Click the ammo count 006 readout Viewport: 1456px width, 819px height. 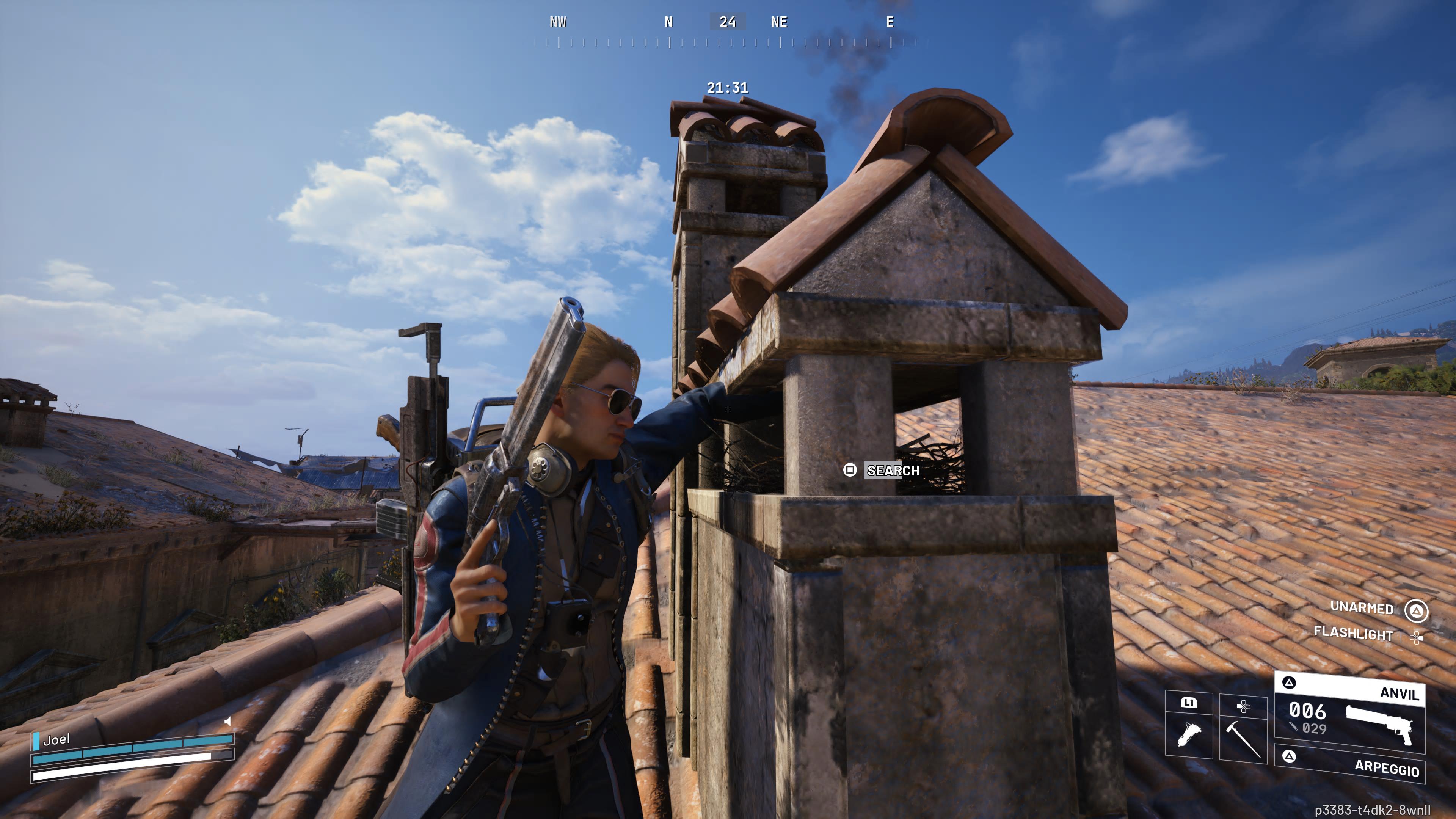tap(1307, 713)
